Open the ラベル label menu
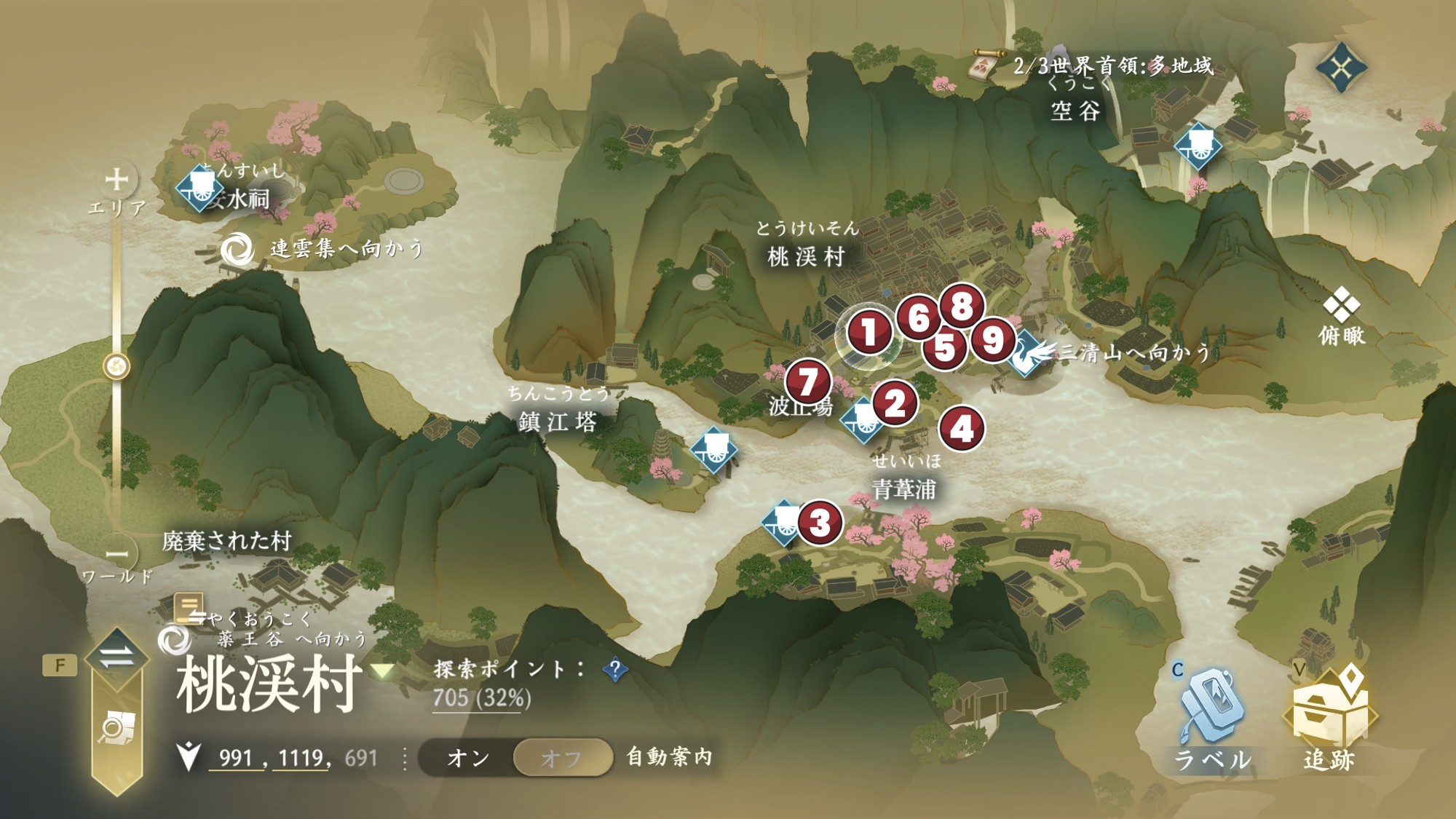 1211,721
